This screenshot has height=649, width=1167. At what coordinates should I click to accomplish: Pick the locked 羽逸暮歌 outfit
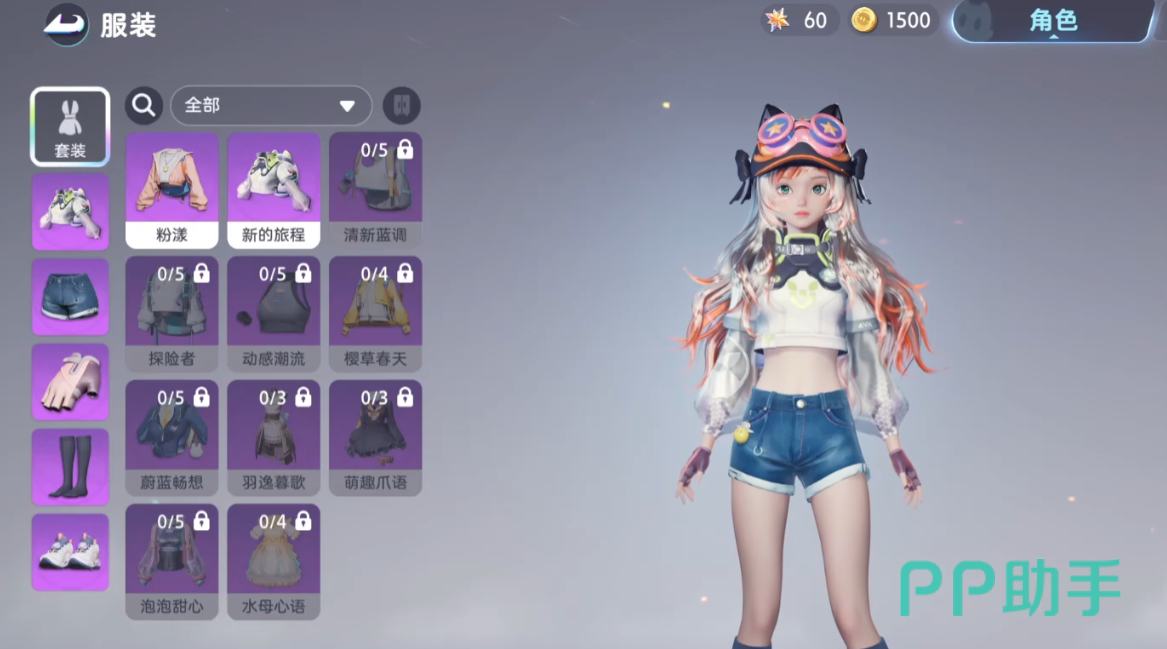coord(274,438)
